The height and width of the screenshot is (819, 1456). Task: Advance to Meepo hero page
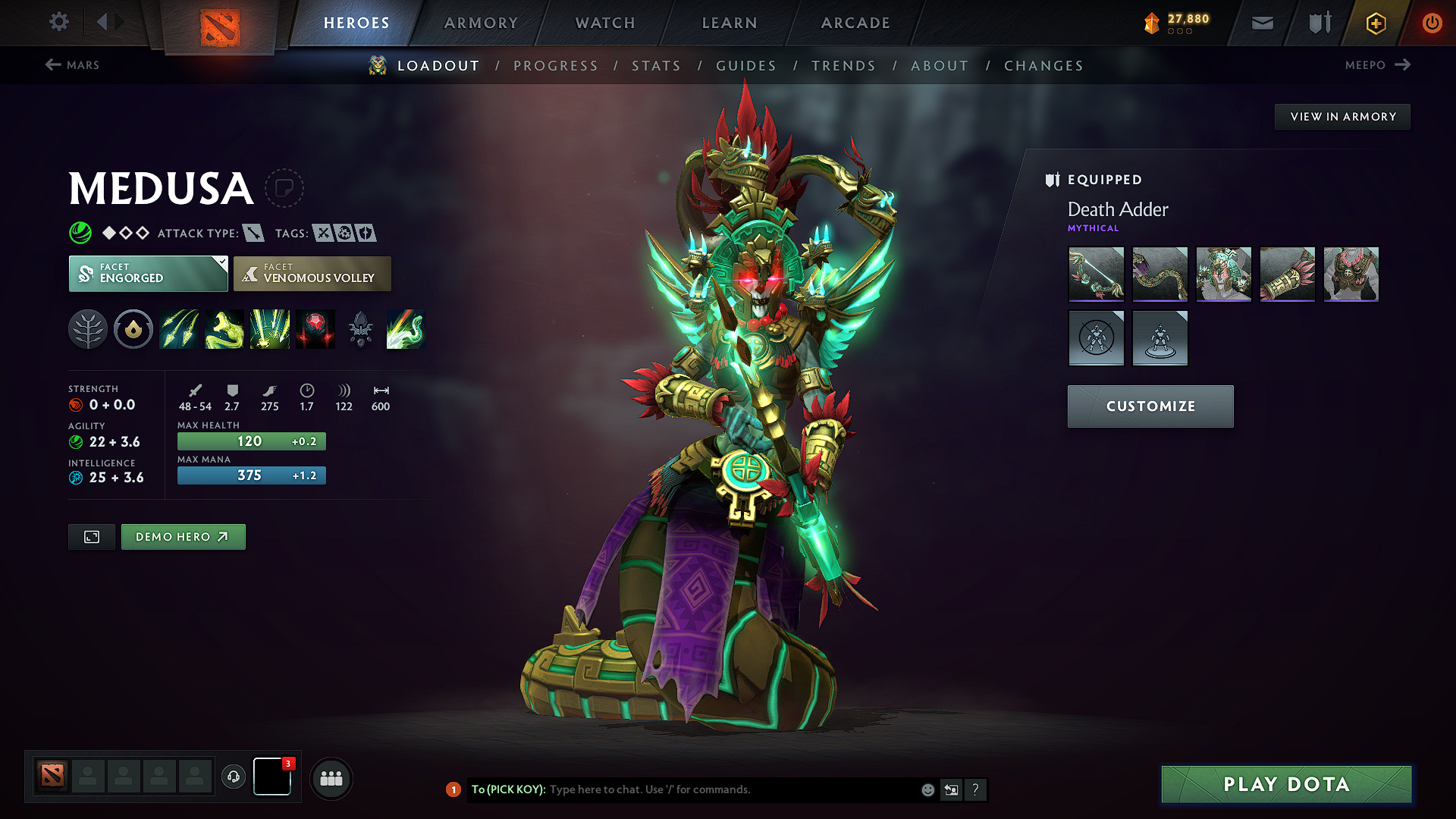pyautogui.click(x=1377, y=65)
